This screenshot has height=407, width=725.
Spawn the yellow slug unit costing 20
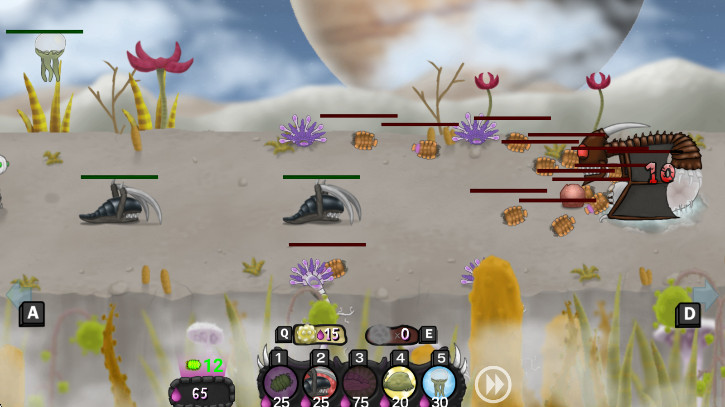tap(400, 380)
